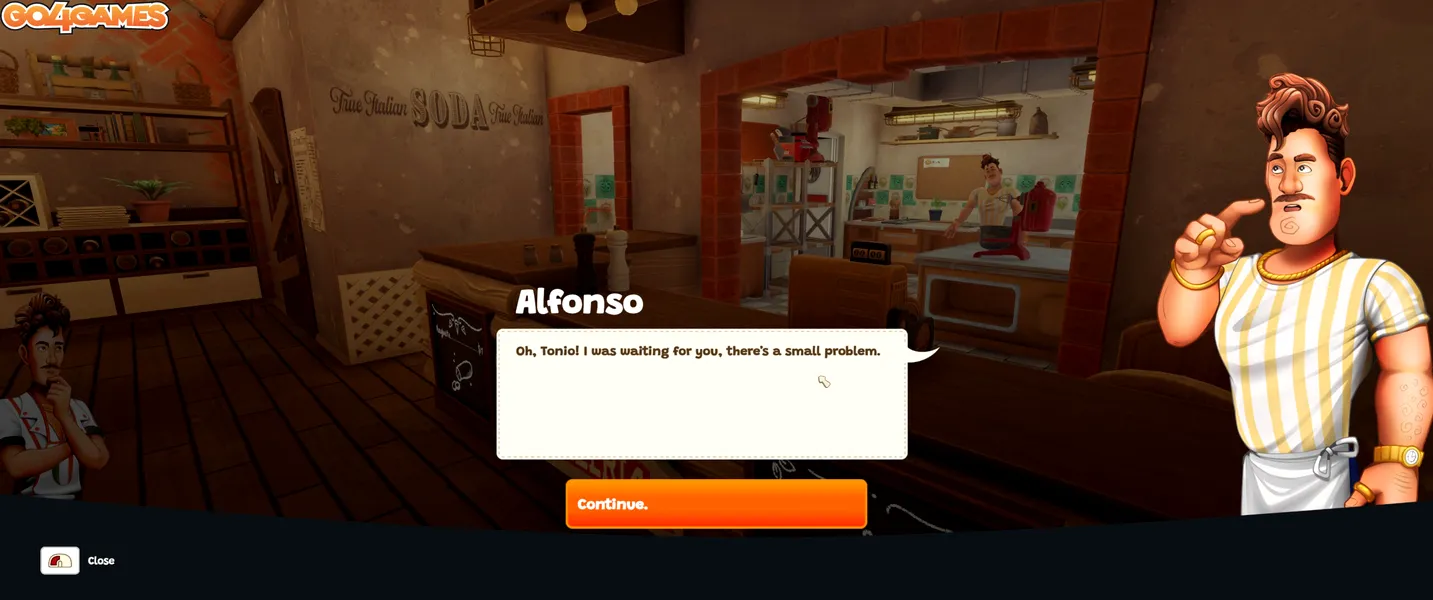Close the dialogue using the Close icon
The height and width of the screenshot is (600, 1433).
60,561
